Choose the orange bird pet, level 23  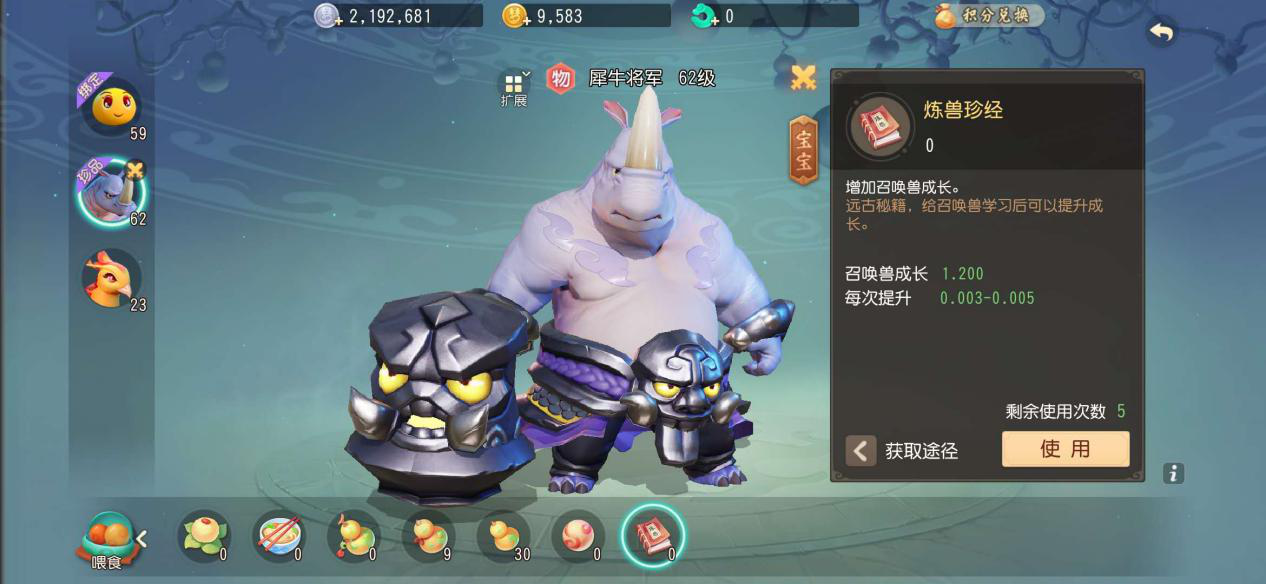110,277
